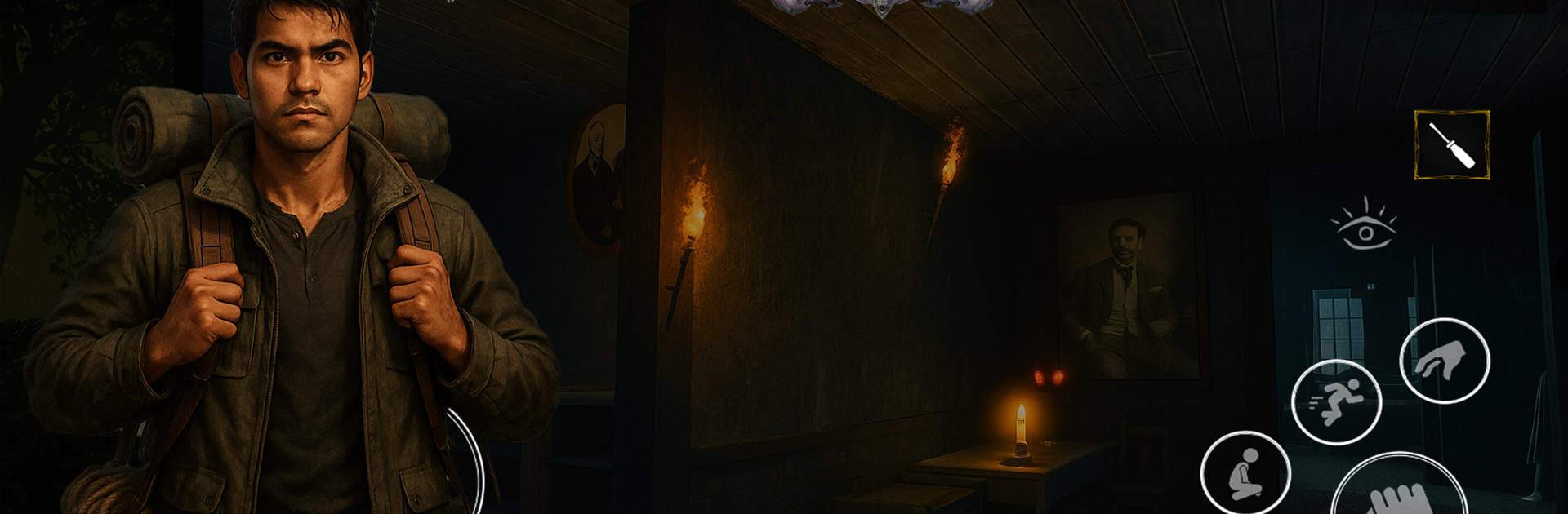Tap the crouch figure button
This screenshot has height=514, width=1568.
[1245, 474]
